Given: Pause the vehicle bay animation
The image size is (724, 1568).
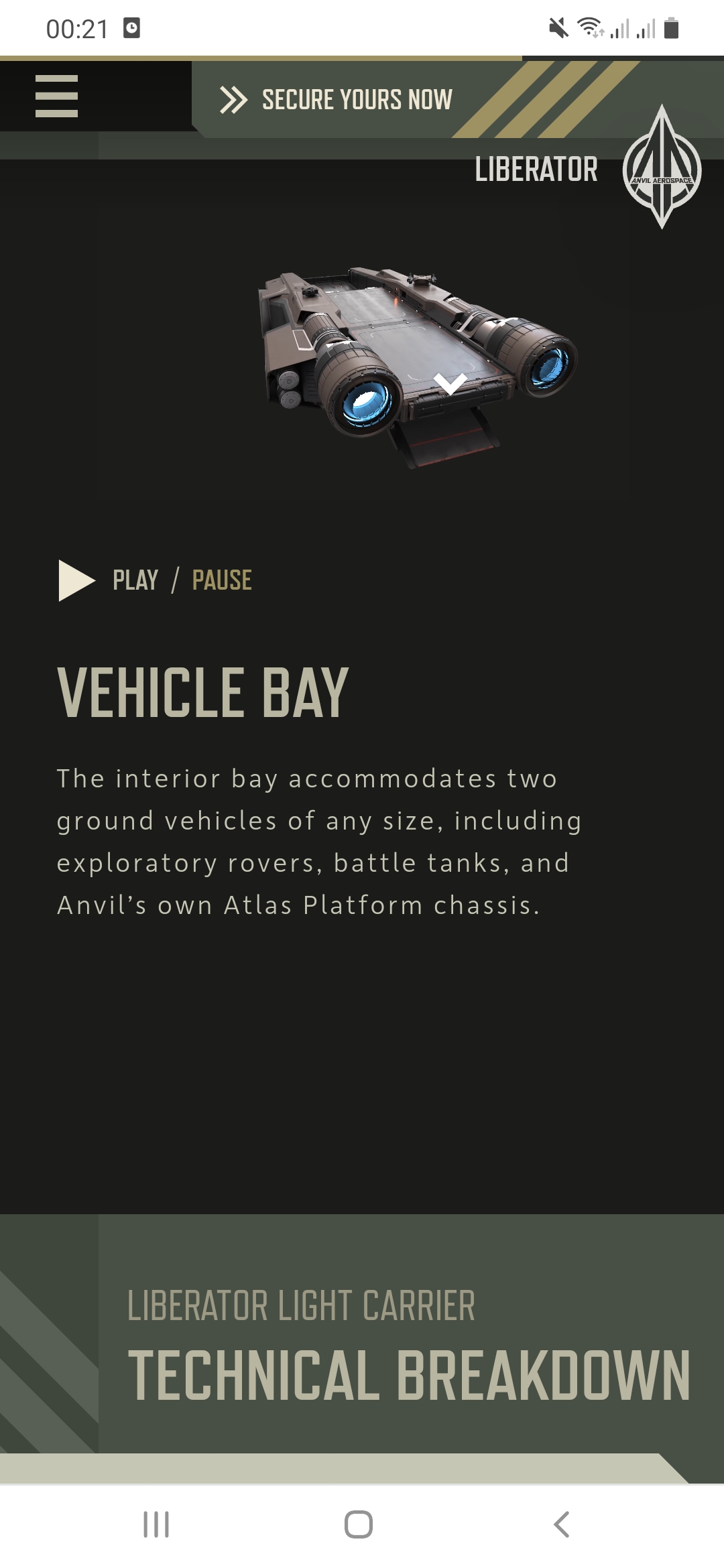Looking at the screenshot, I should point(222,580).
